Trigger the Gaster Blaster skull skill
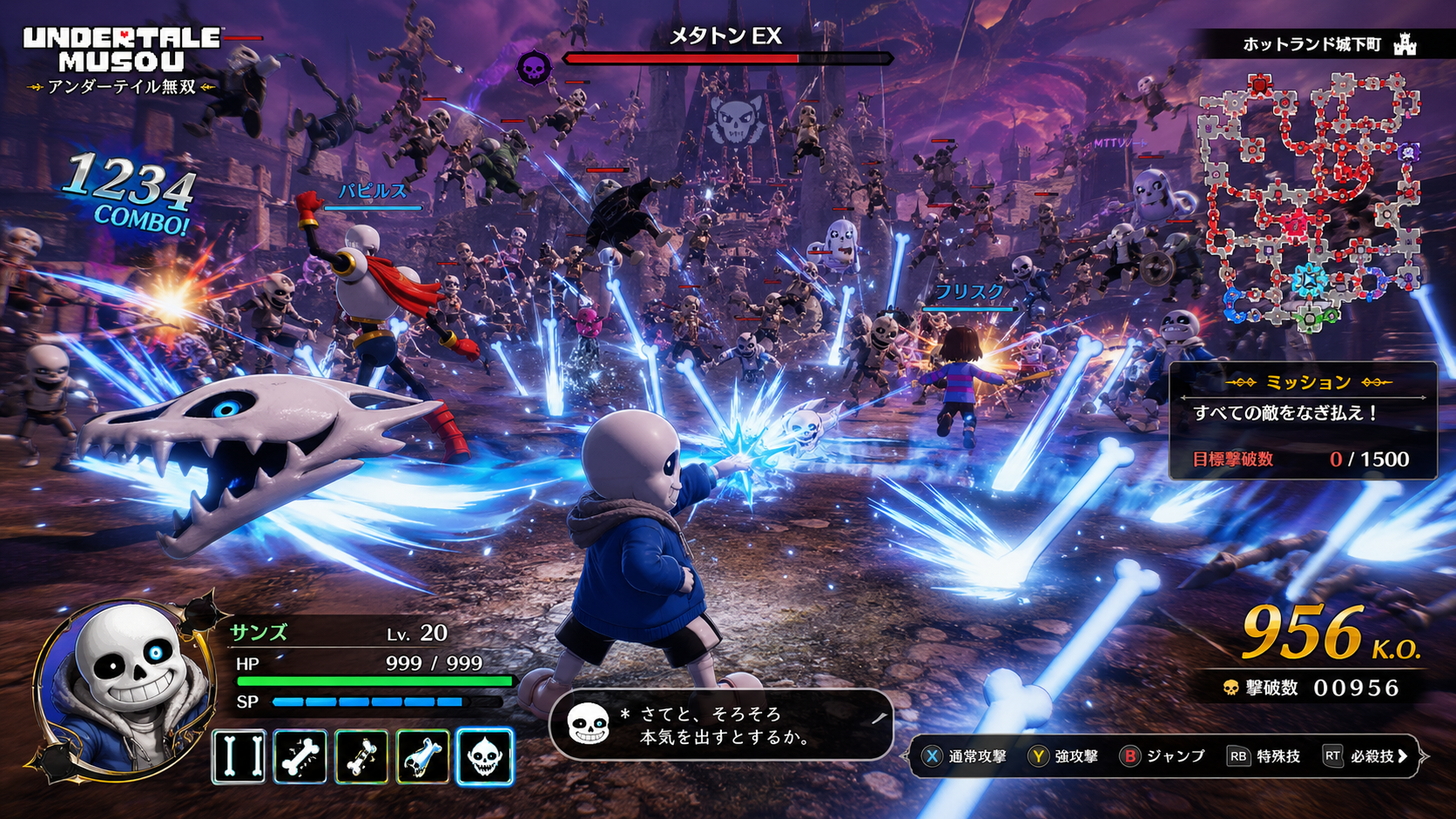 [423, 756]
